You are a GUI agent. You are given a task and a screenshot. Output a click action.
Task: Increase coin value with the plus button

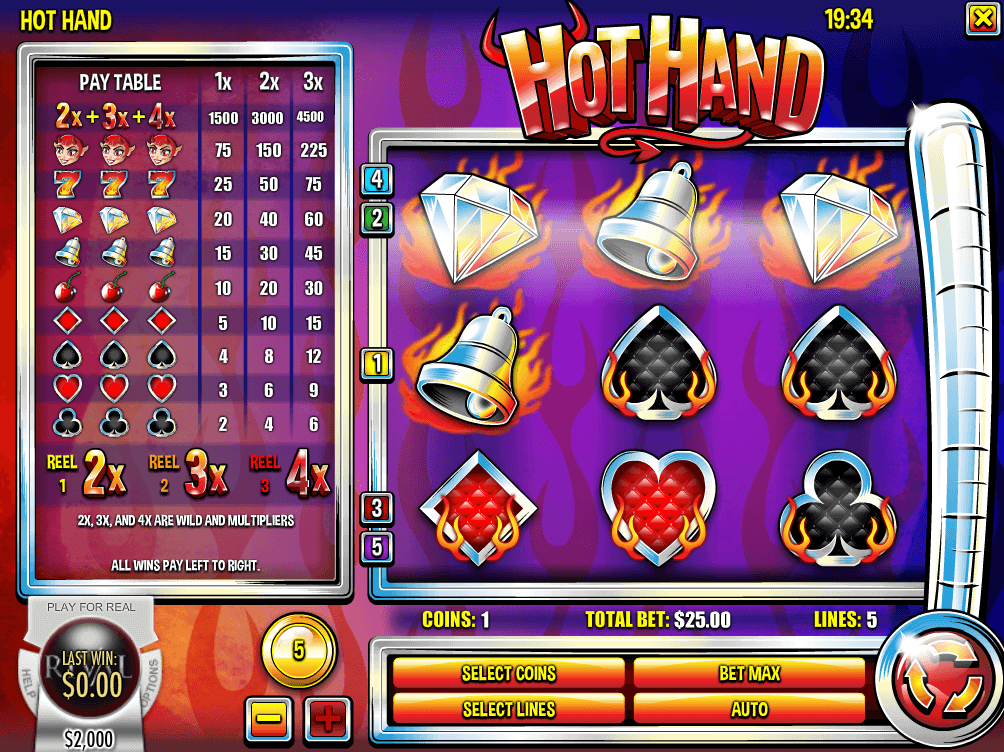tap(328, 717)
